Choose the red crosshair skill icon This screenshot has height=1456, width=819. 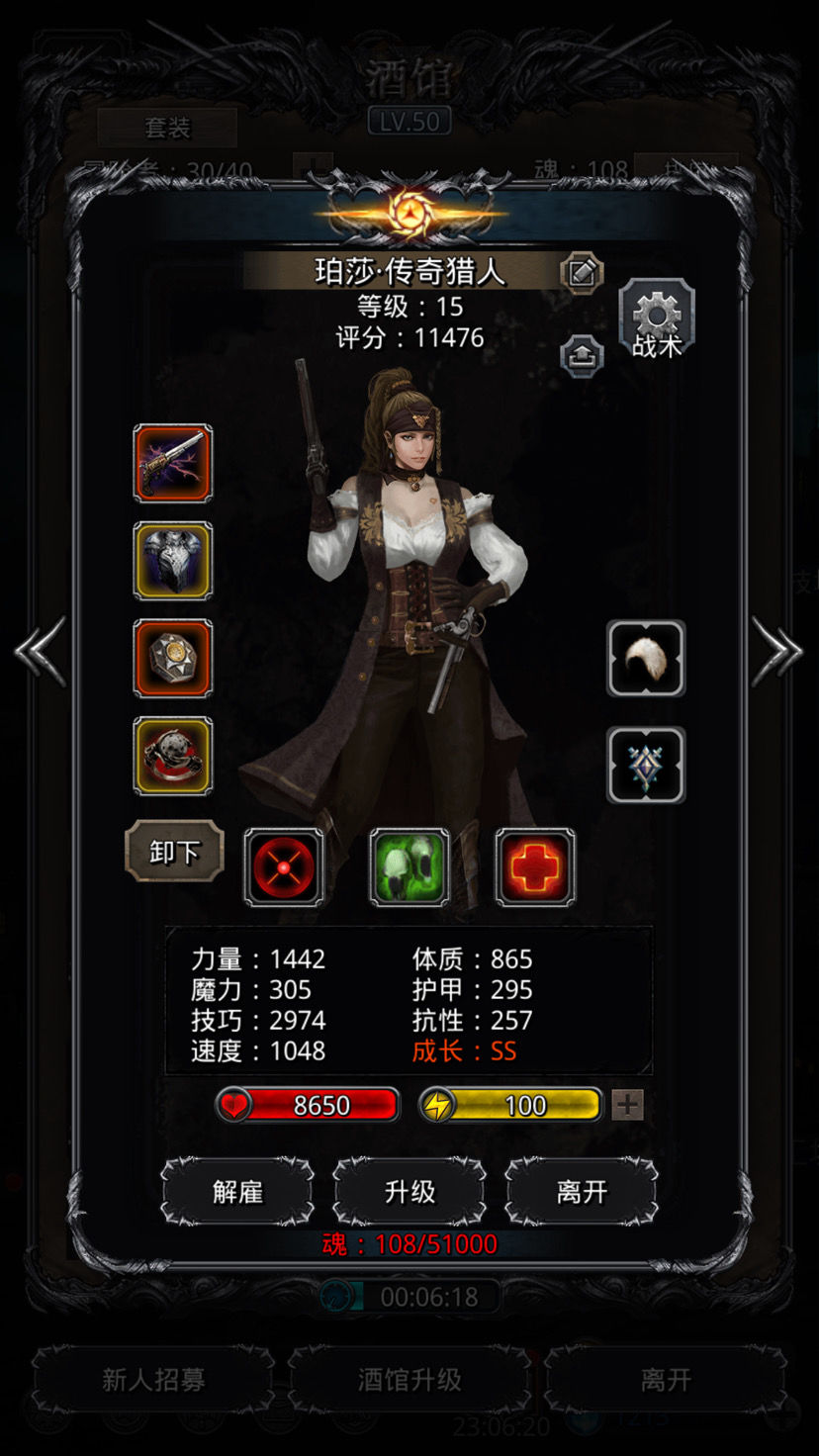(284, 867)
